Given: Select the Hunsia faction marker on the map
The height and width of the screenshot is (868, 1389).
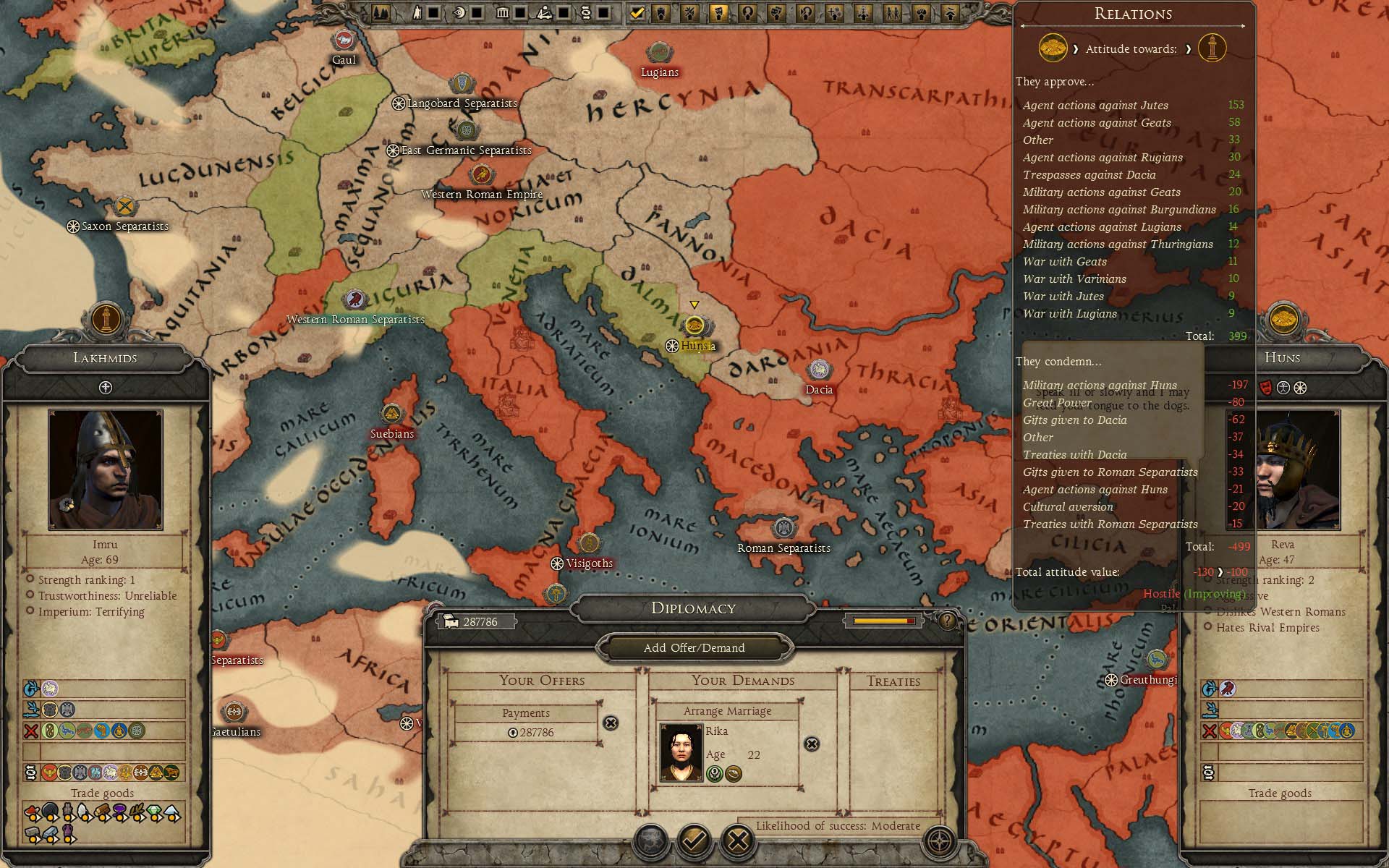Looking at the screenshot, I should coord(694,325).
